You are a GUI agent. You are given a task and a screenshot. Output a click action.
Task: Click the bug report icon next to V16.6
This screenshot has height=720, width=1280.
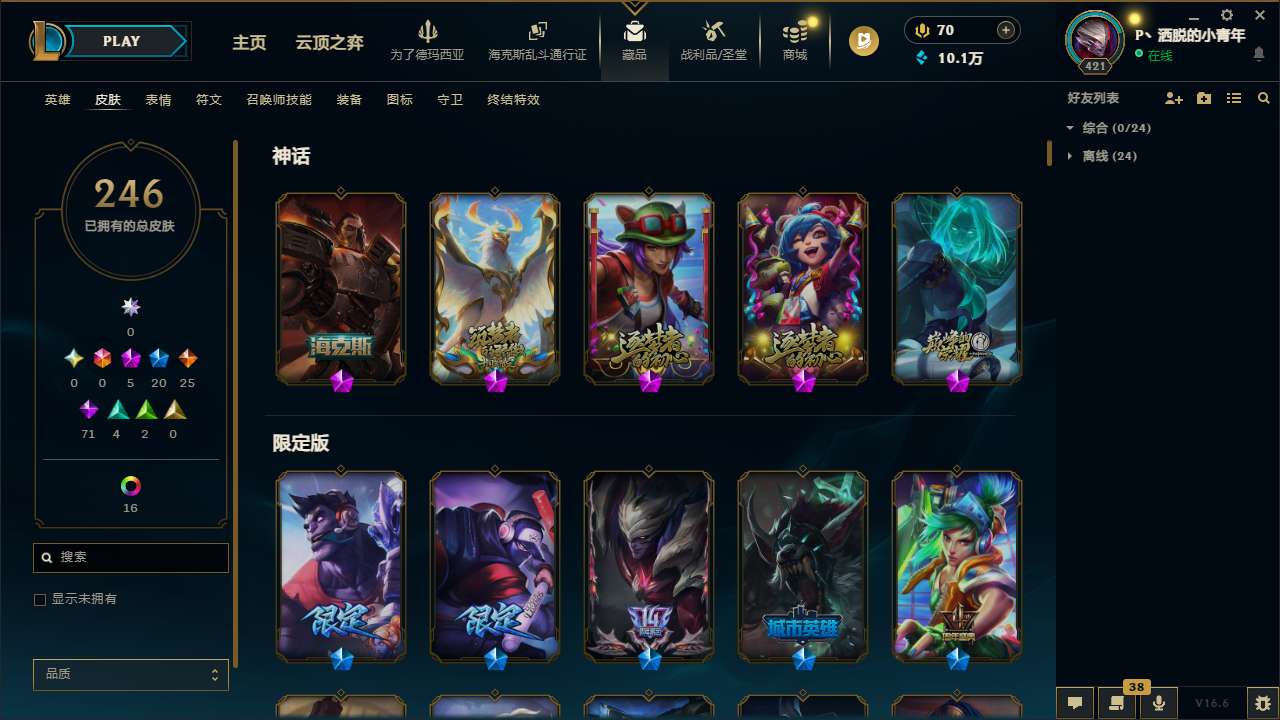(x=1257, y=702)
